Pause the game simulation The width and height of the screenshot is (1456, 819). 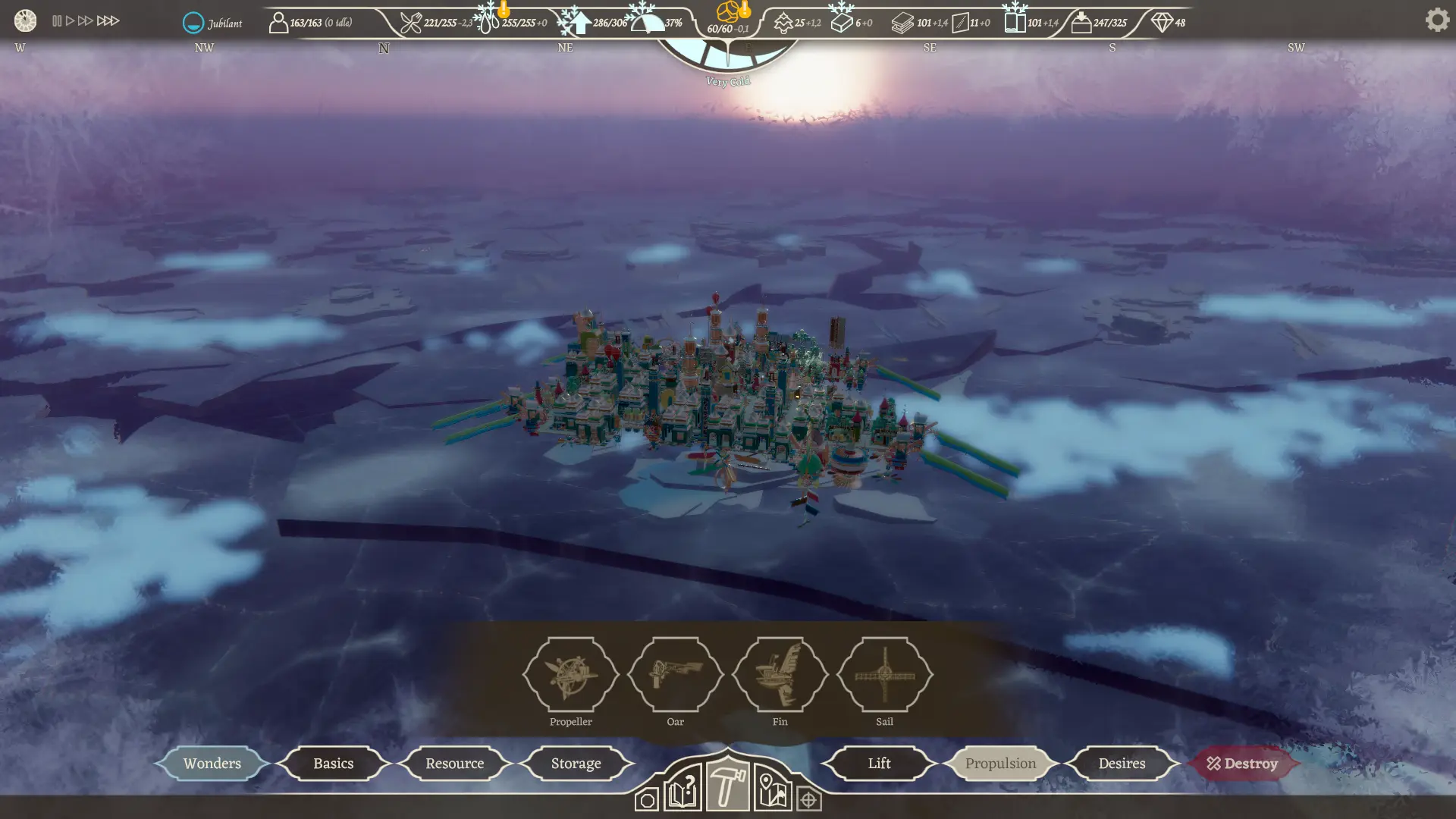[x=56, y=20]
